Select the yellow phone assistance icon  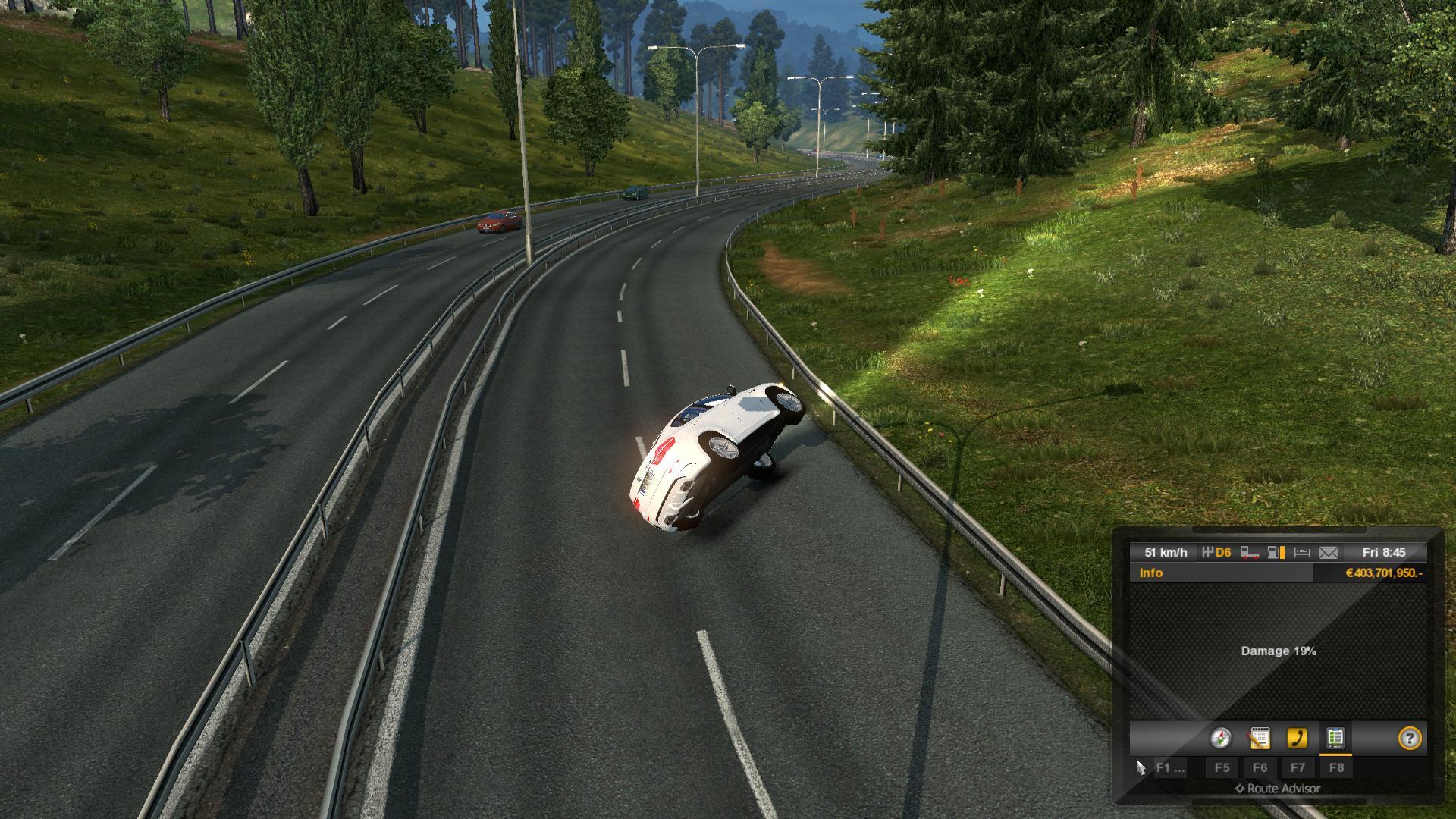1298,738
